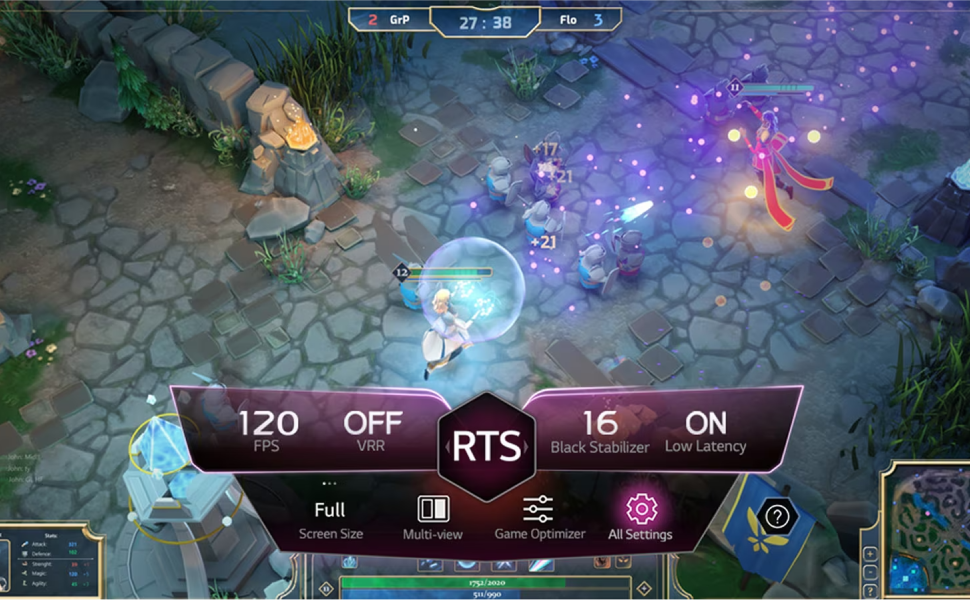Adjust the Black Stabilizer value

click(600, 431)
